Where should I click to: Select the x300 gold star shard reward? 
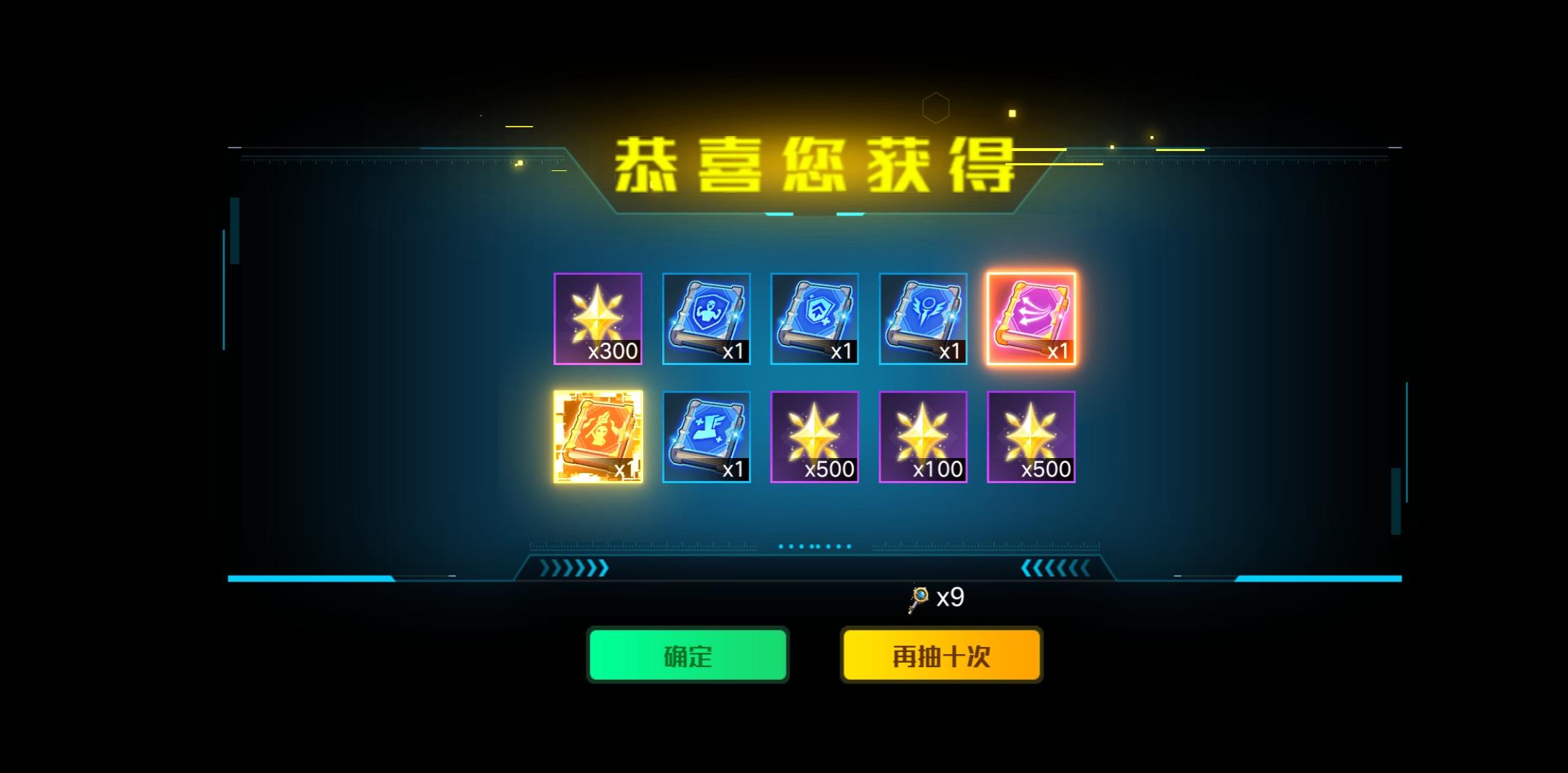(x=599, y=319)
